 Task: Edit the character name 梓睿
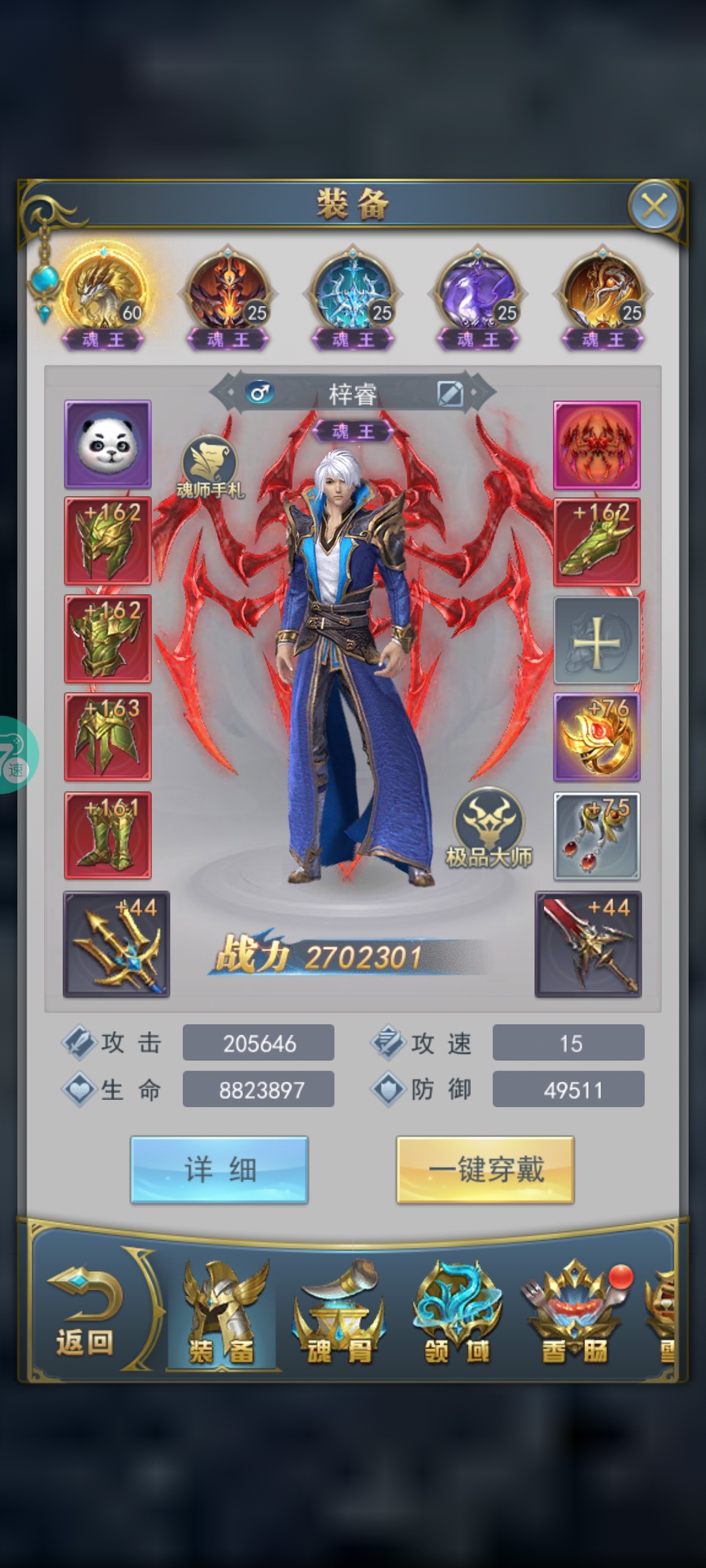point(450,394)
